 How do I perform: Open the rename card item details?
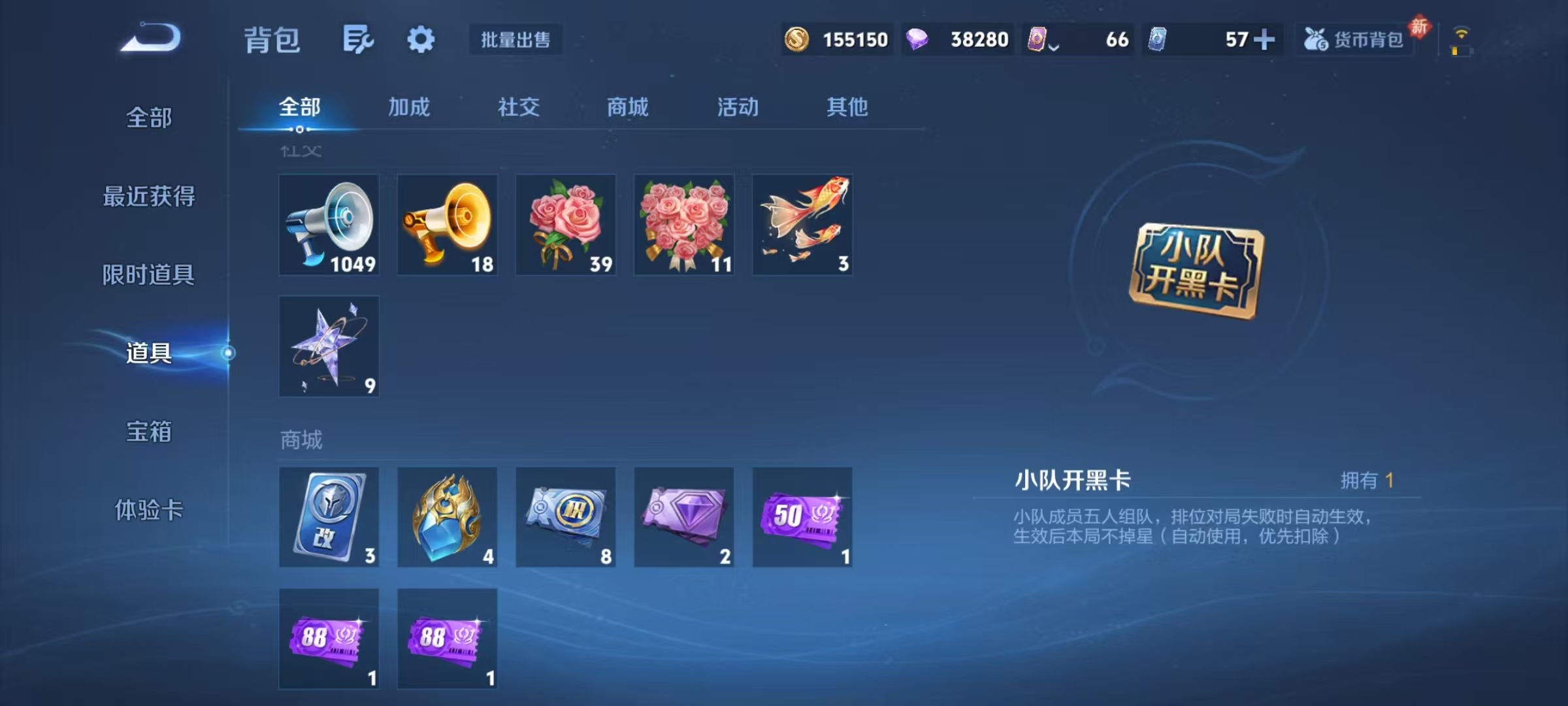[x=329, y=518]
